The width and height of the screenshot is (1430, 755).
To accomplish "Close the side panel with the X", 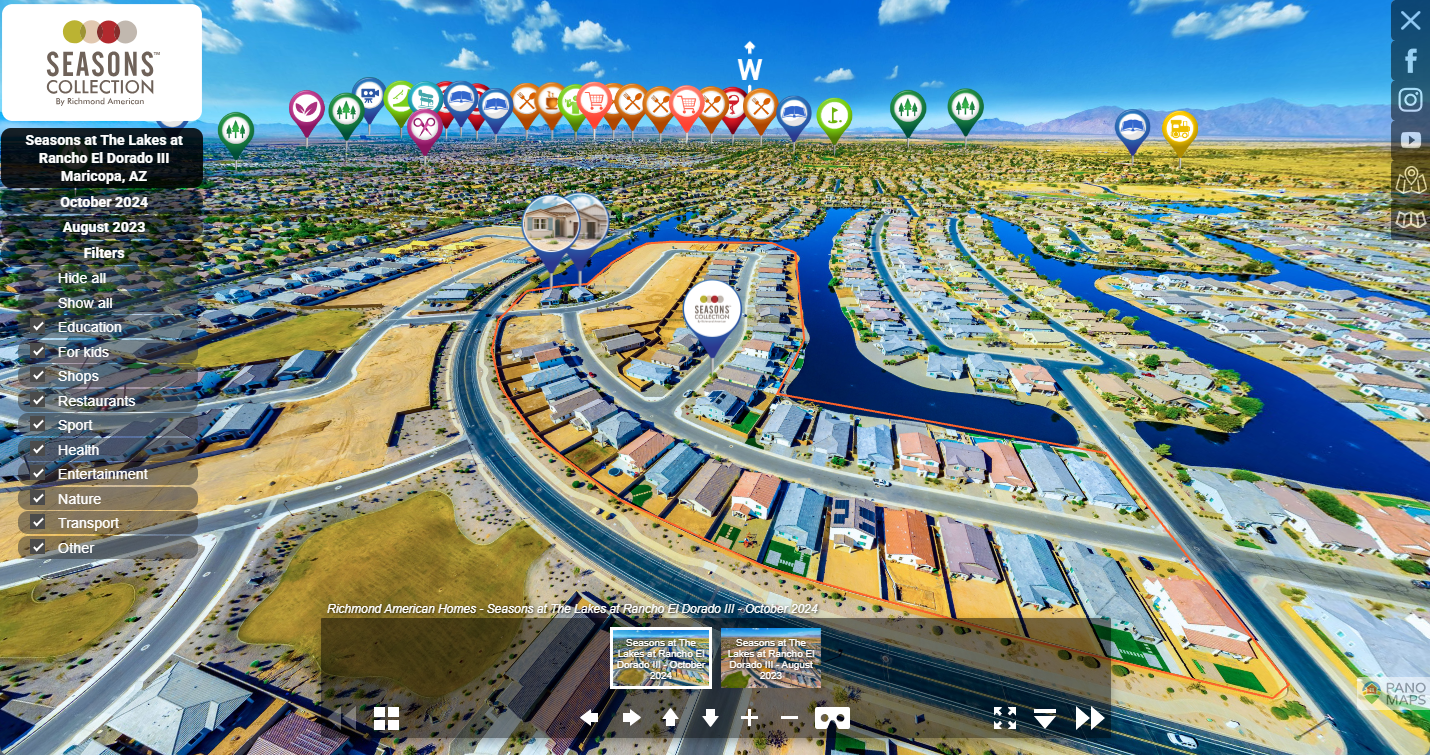I will 1410,20.
